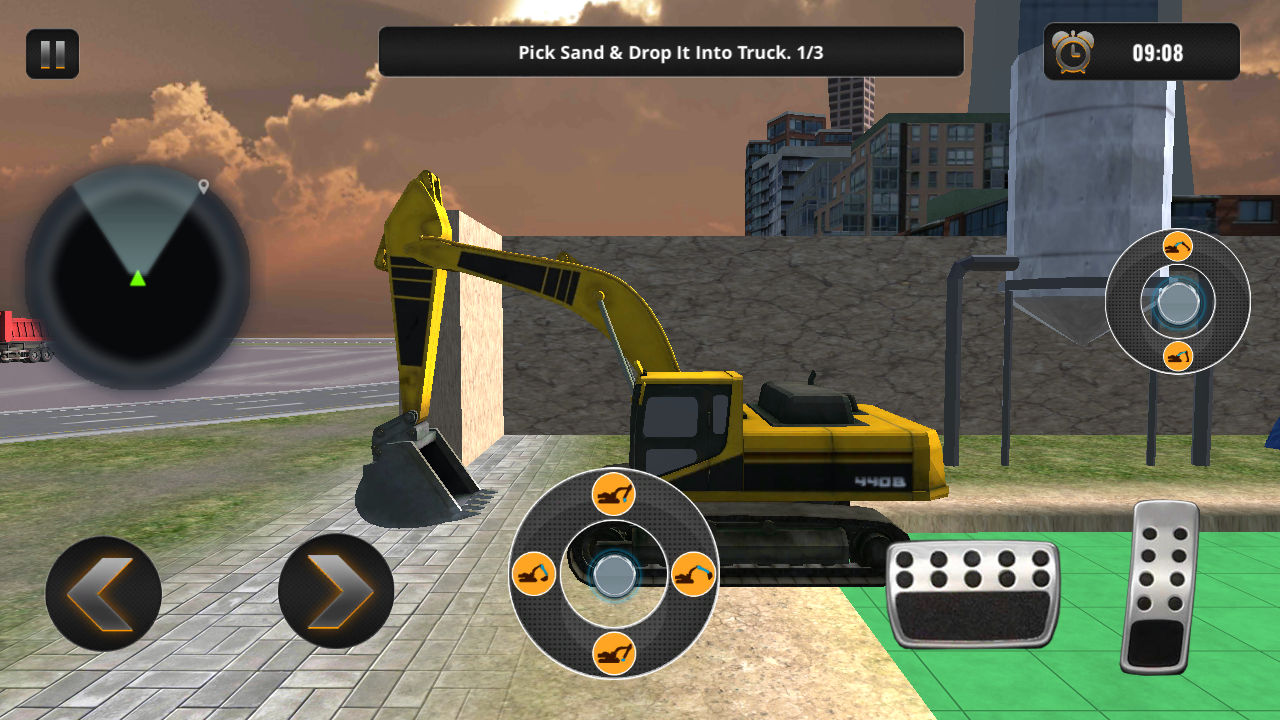Steer left with the left arrow button
Image resolution: width=1280 pixels, height=720 pixels.
click(x=103, y=594)
